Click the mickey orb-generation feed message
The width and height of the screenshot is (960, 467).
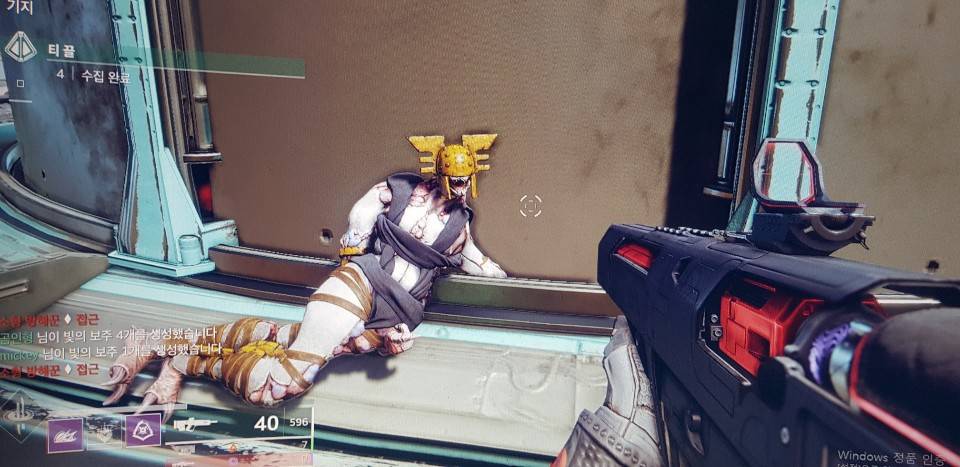tap(112, 349)
